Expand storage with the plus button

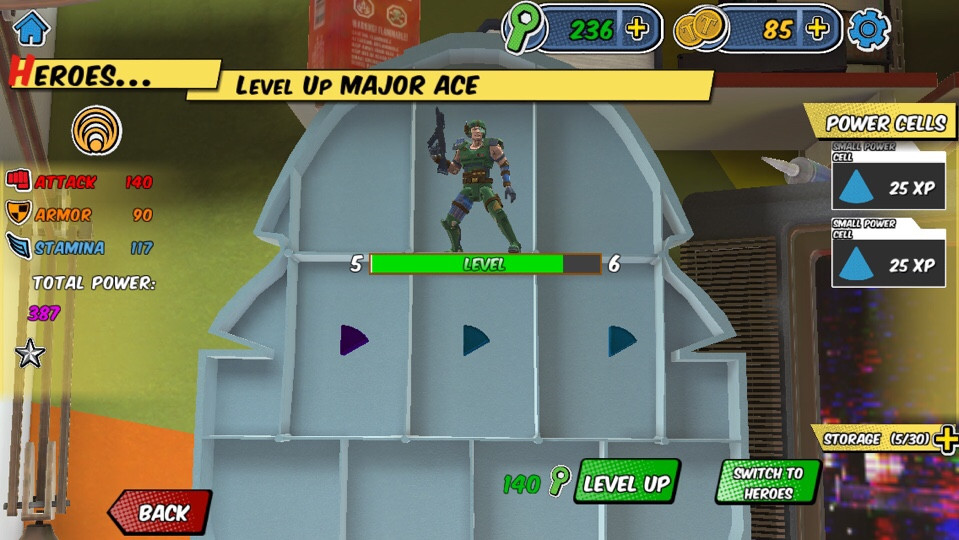[x=946, y=439]
